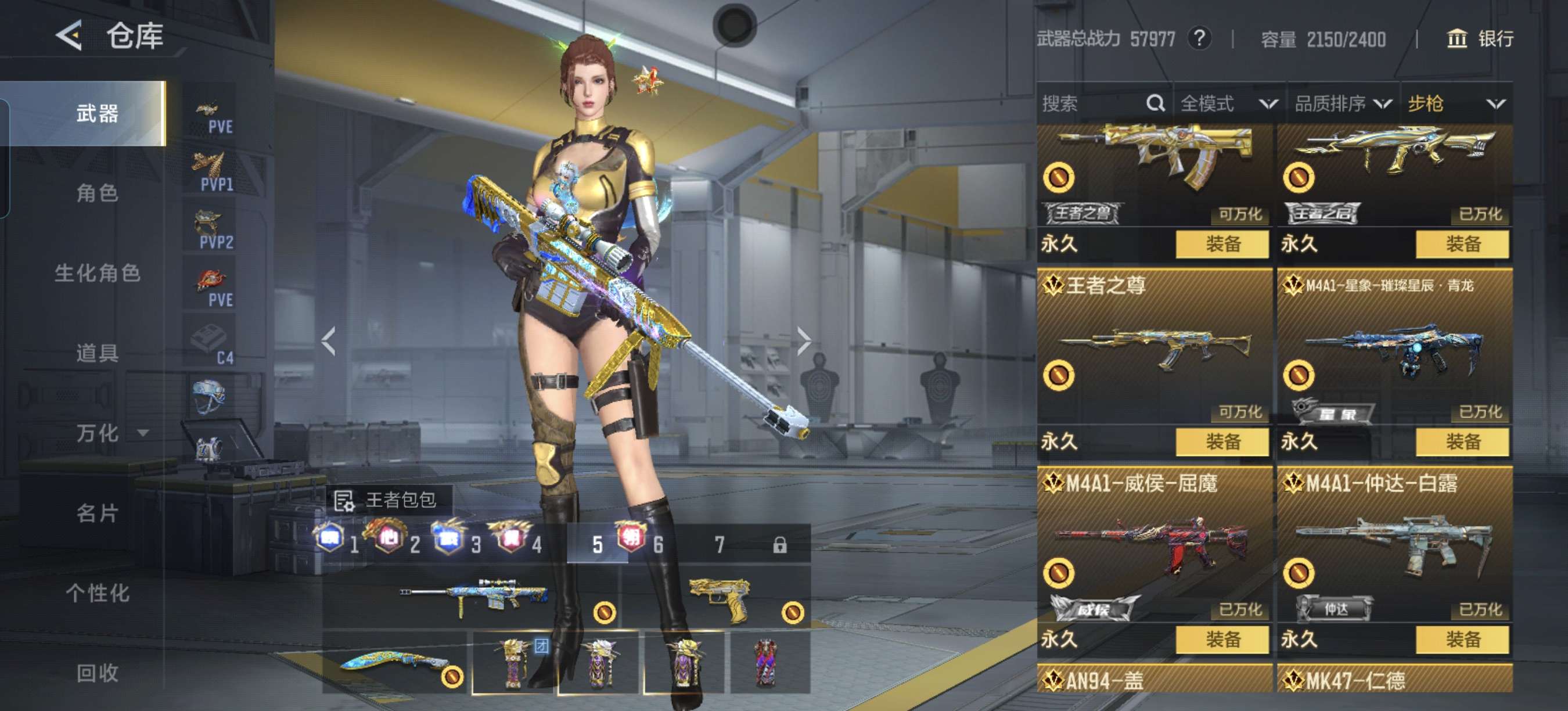The image size is (1568, 711).
Task: Go to the 个性化 section
Action: [x=97, y=593]
